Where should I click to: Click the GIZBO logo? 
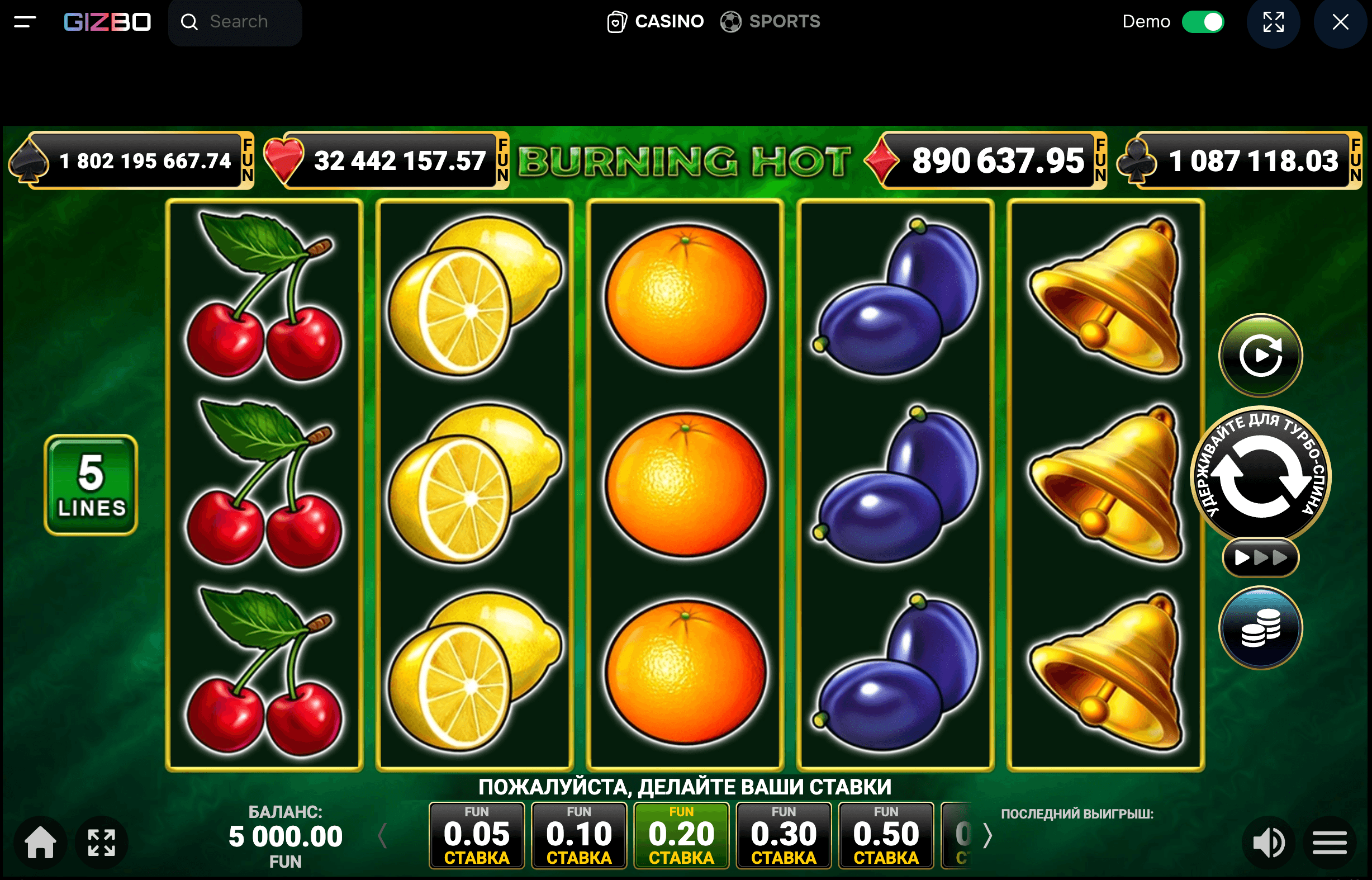coord(106,21)
